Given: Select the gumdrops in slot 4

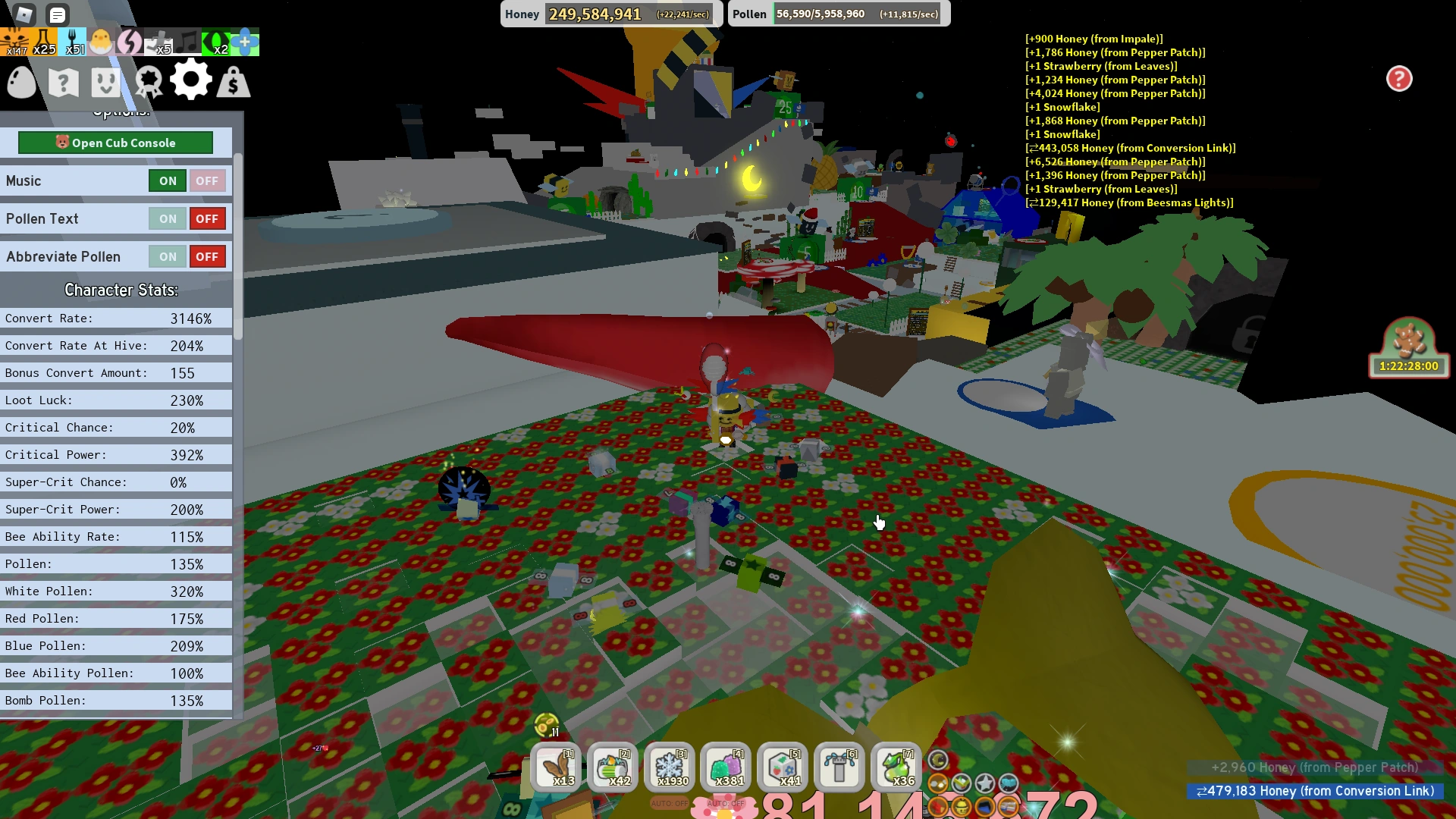Looking at the screenshot, I should tap(725, 767).
